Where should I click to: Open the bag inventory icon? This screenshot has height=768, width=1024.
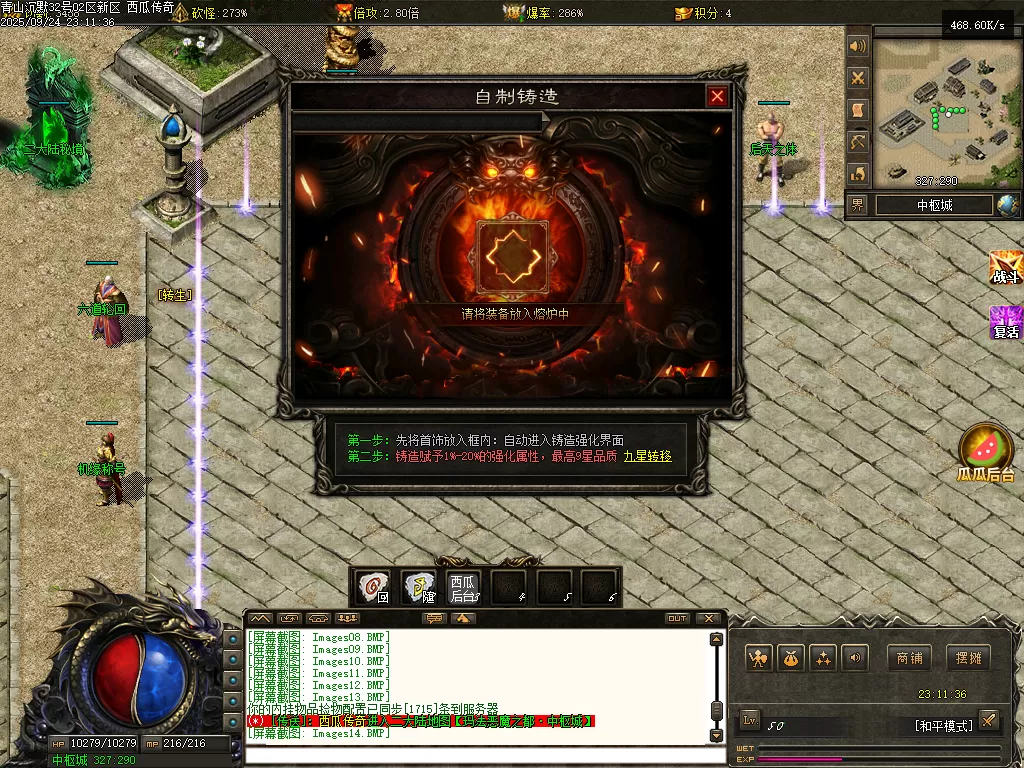(791, 658)
